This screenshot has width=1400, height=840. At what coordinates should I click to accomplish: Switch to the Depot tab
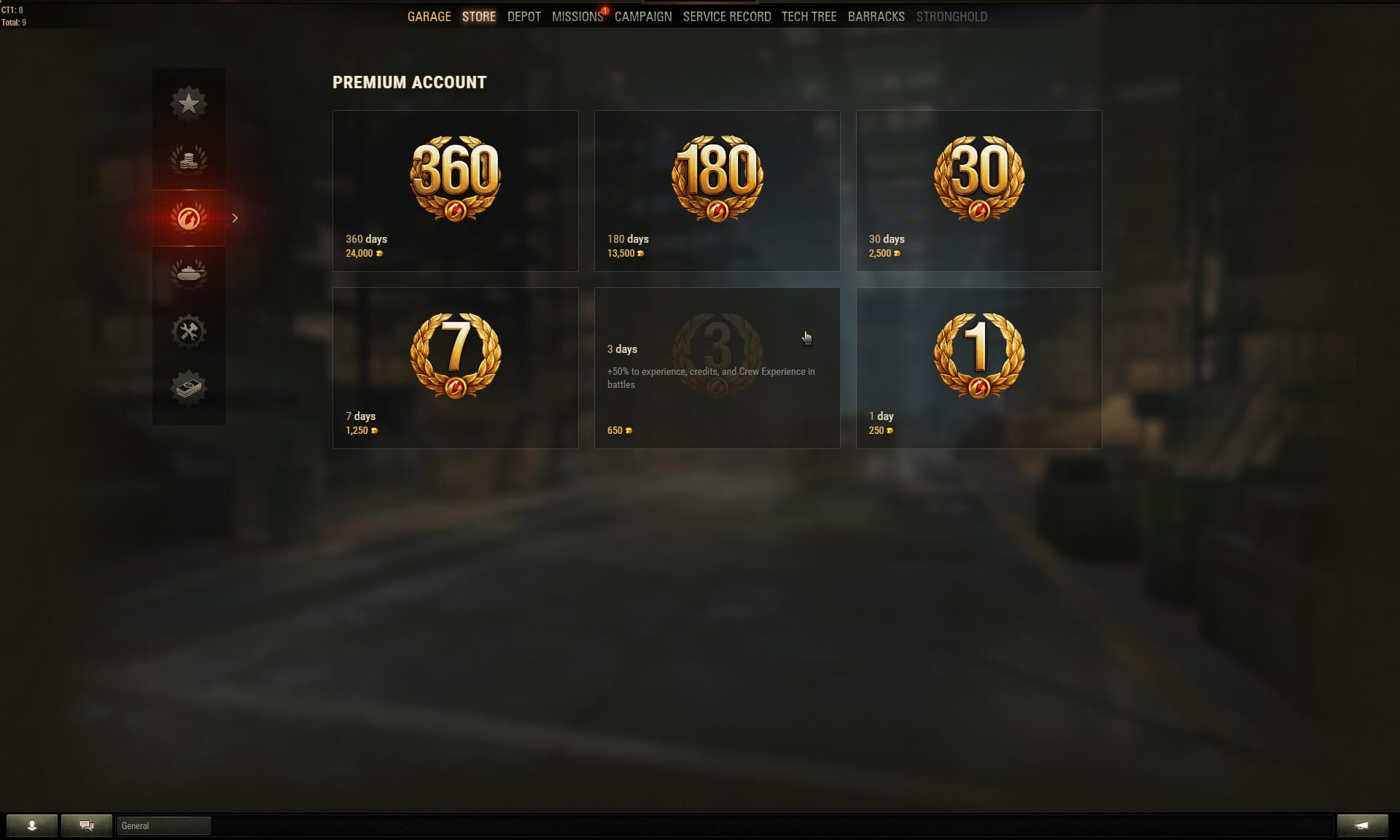point(524,17)
